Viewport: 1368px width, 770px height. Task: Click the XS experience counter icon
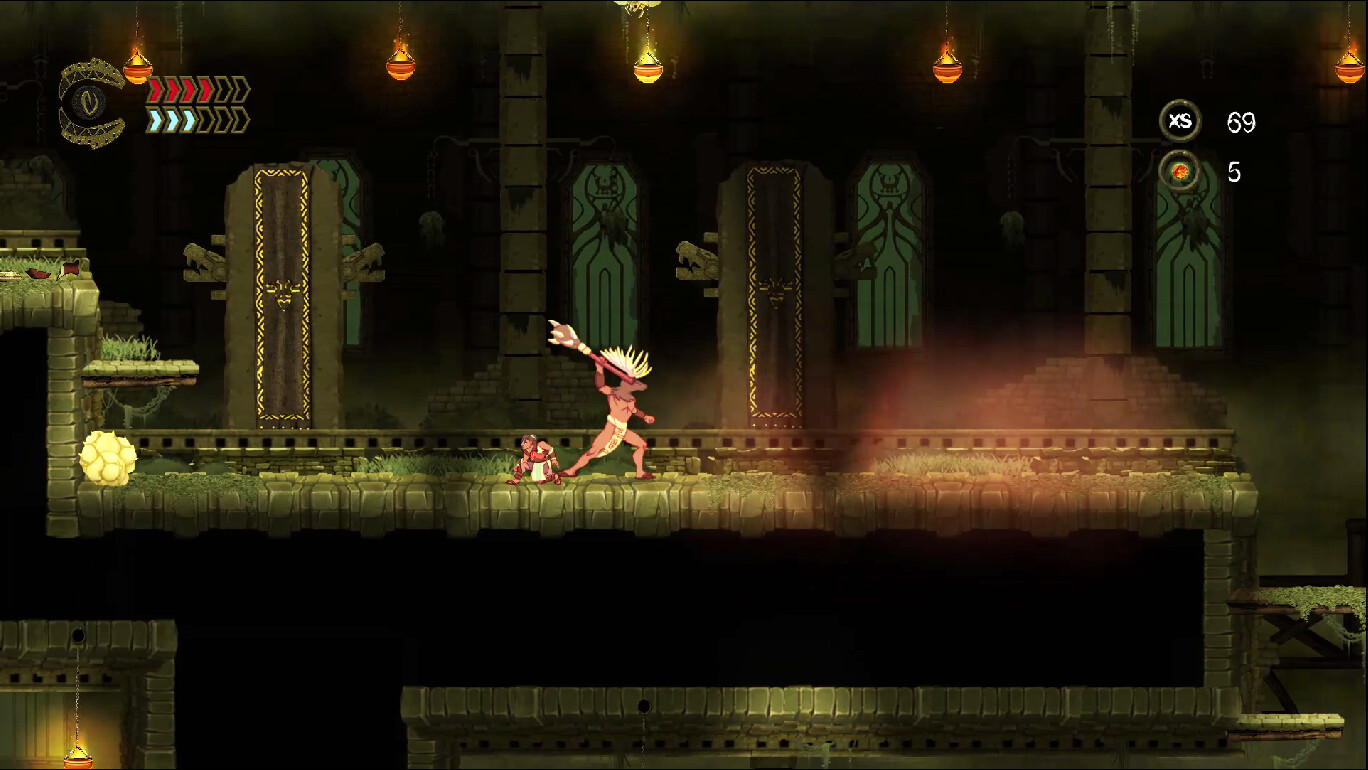tap(1181, 121)
